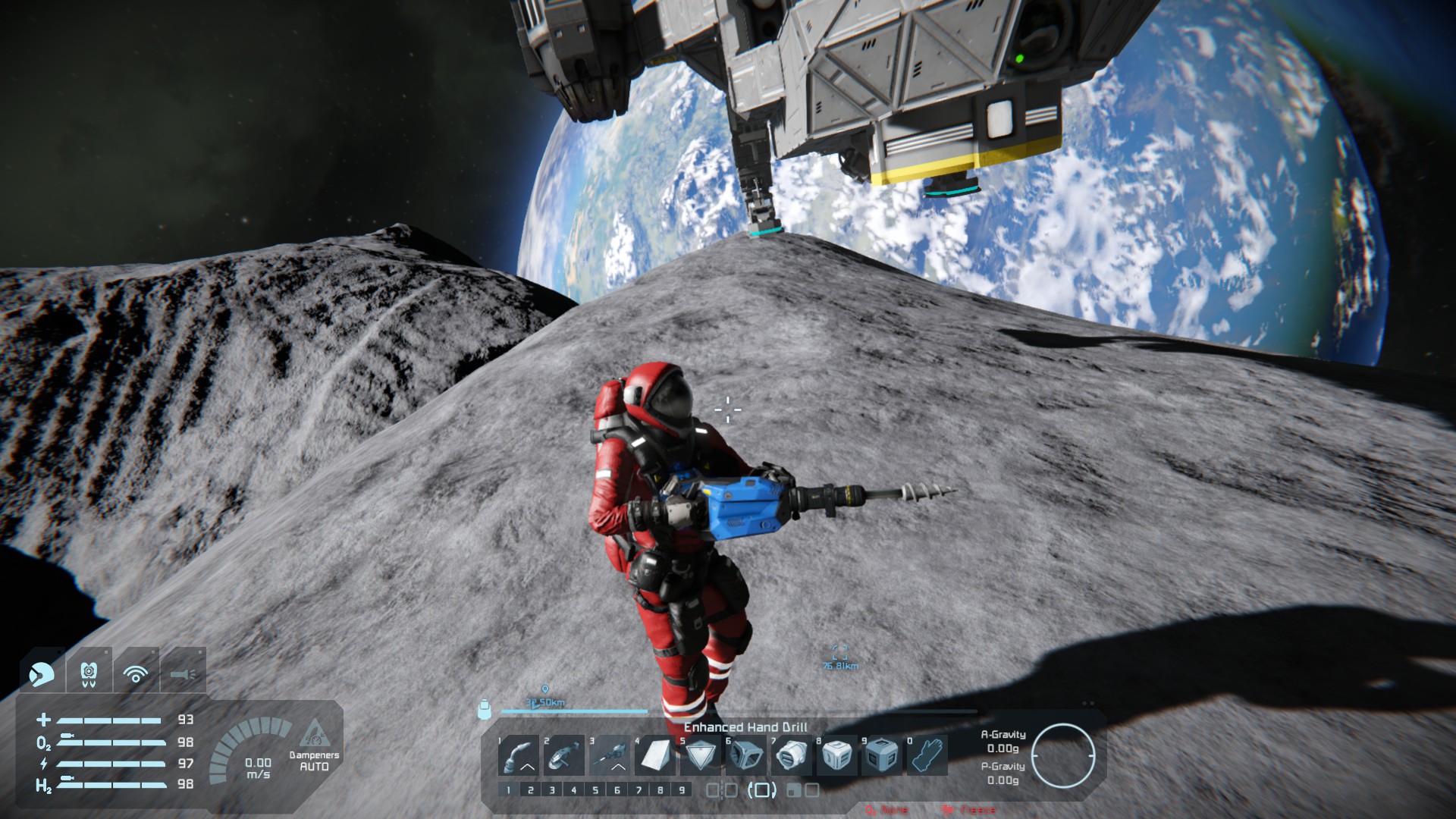The width and height of the screenshot is (1456, 819).
Task: Toggle the broadcasting antenna icon
Action: [136, 673]
